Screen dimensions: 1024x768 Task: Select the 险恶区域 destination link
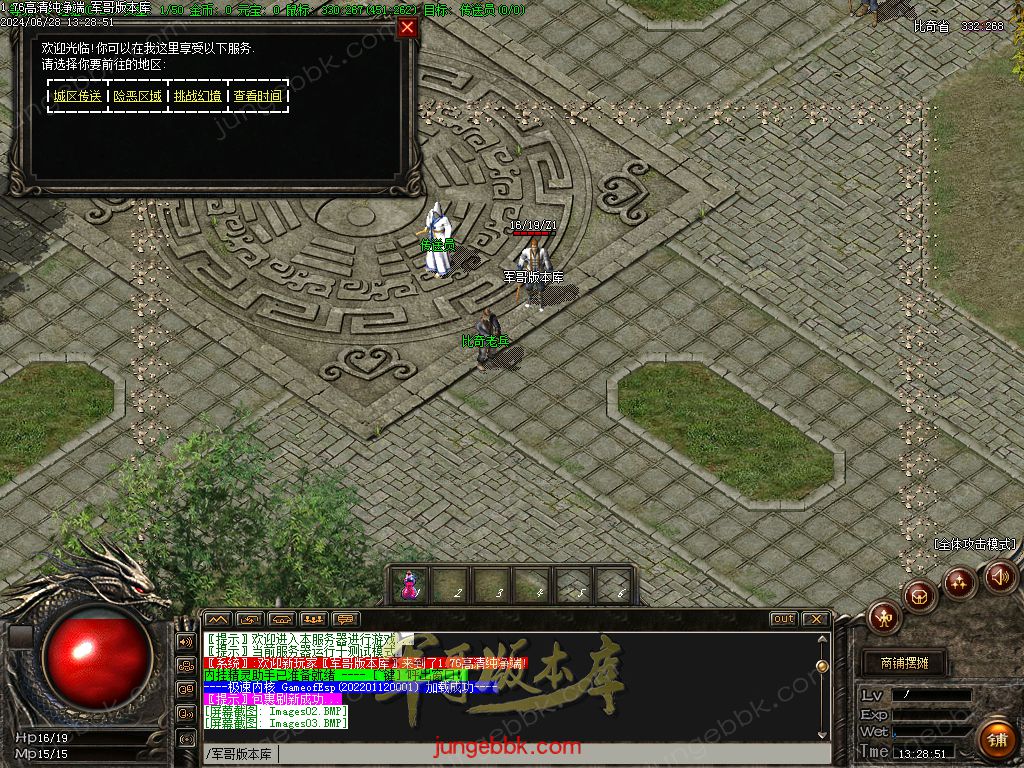click(x=137, y=96)
